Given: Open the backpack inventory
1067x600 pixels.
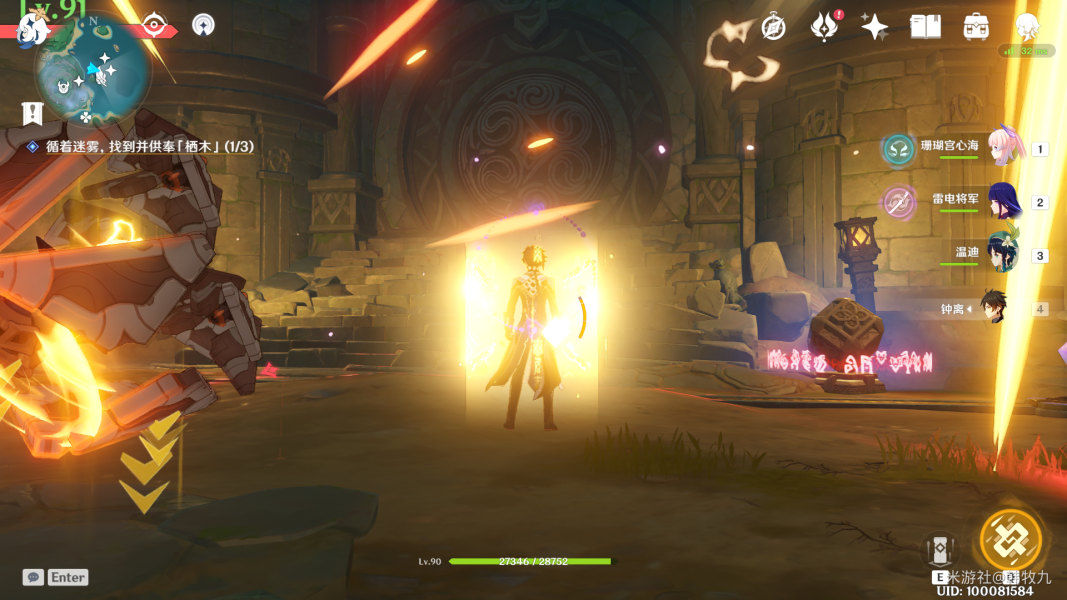Looking at the screenshot, I should (976, 27).
